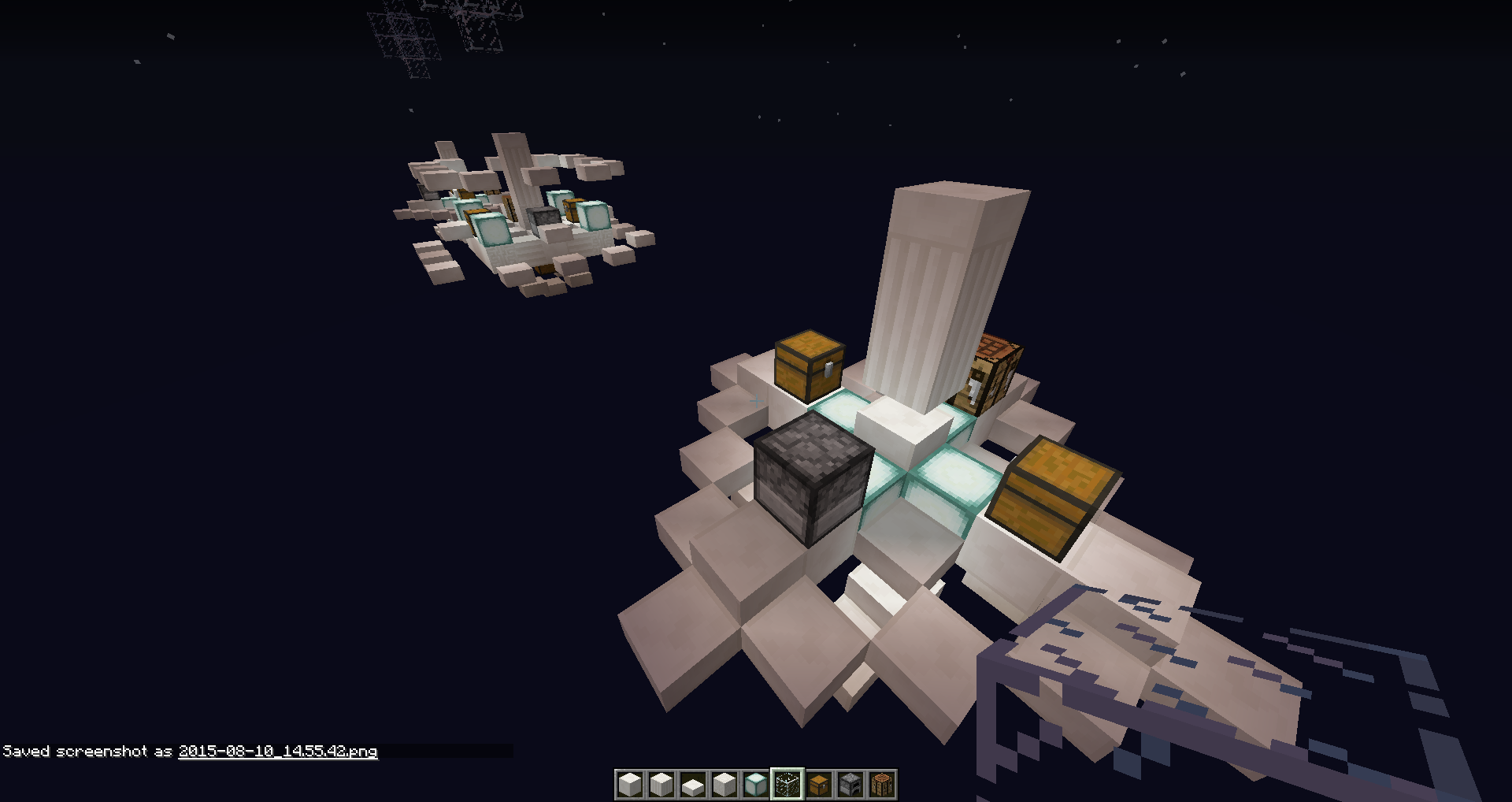The width and height of the screenshot is (1512, 802).
Task: Pick the chest in the hotbar
Action: (x=819, y=785)
